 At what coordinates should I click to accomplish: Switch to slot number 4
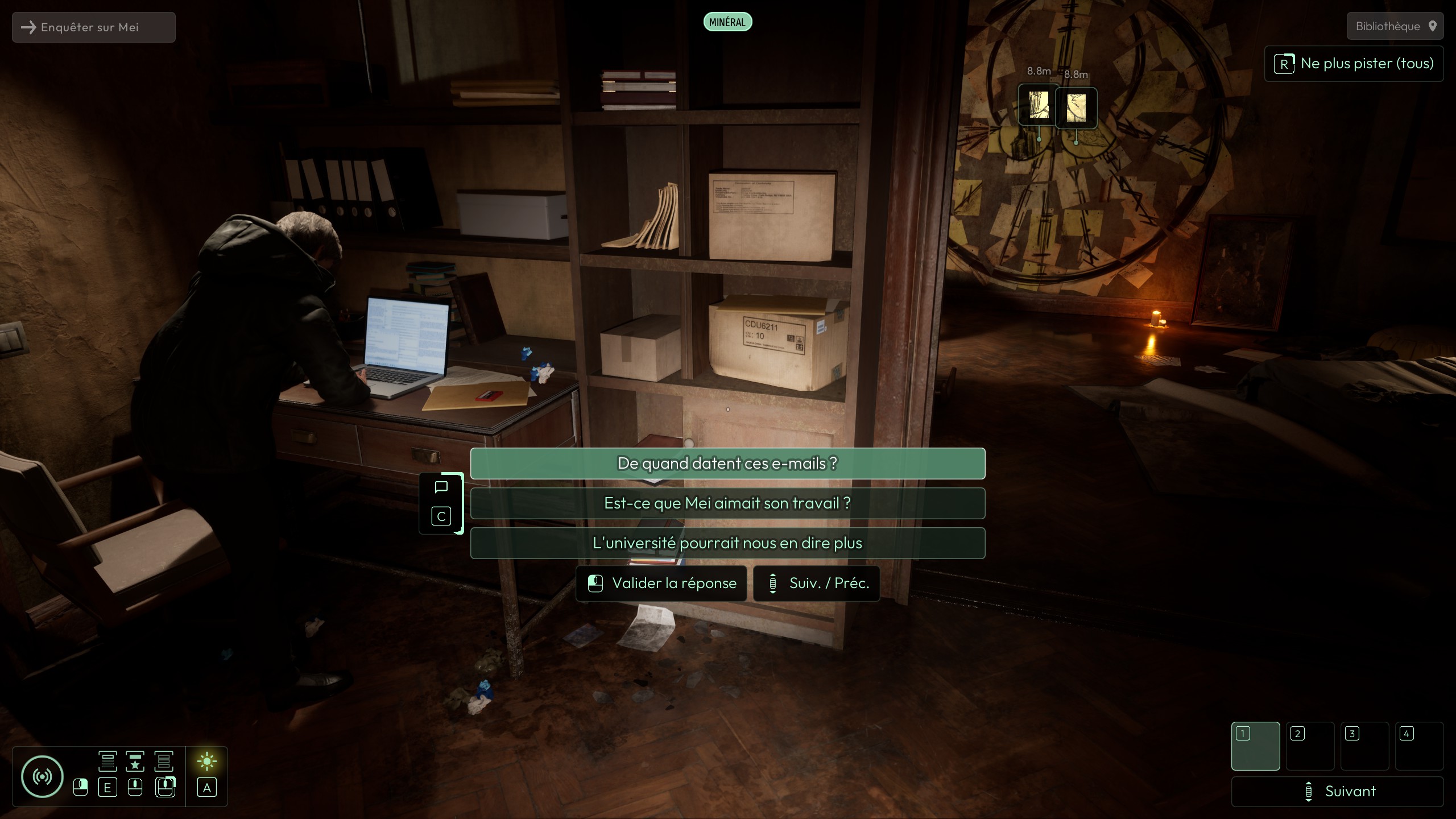click(x=1419, y=746)
